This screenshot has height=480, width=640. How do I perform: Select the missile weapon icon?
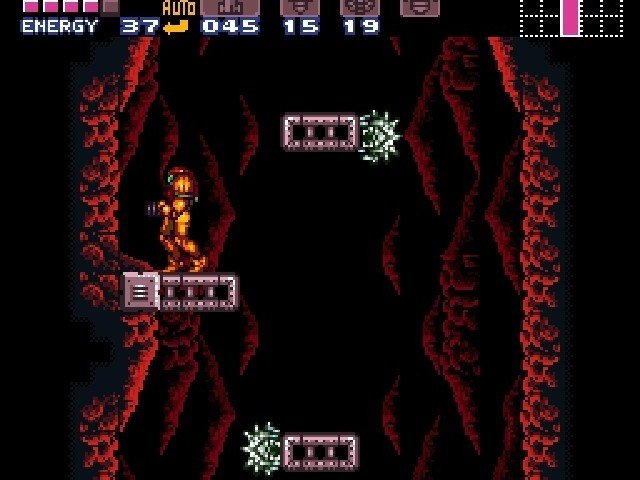tap(229, 7)
